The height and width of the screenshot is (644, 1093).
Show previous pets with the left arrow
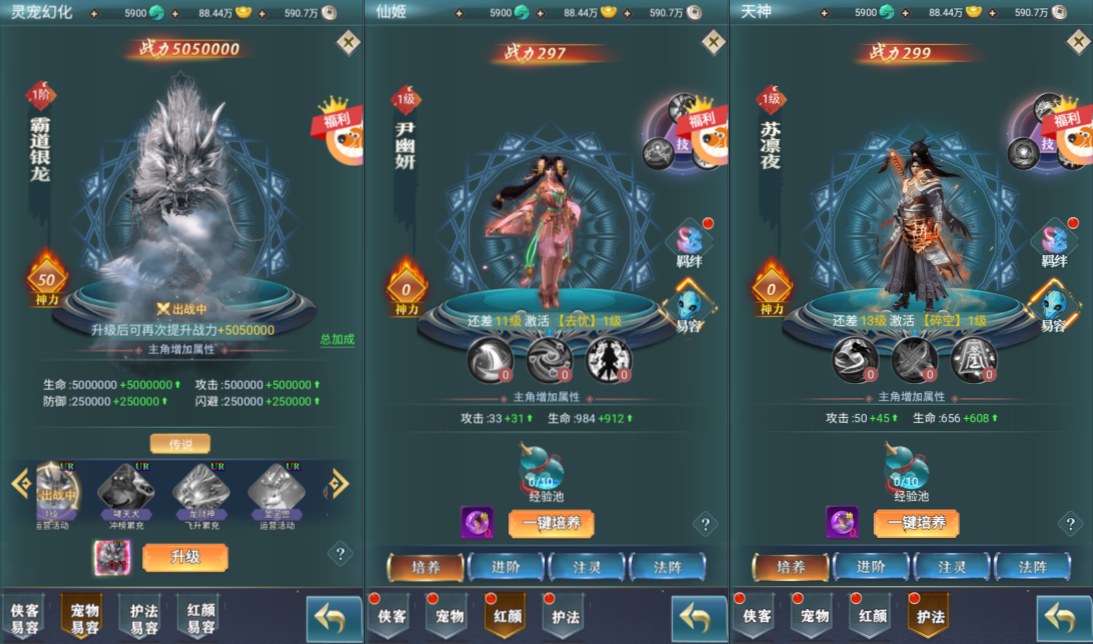pos(20,483)
